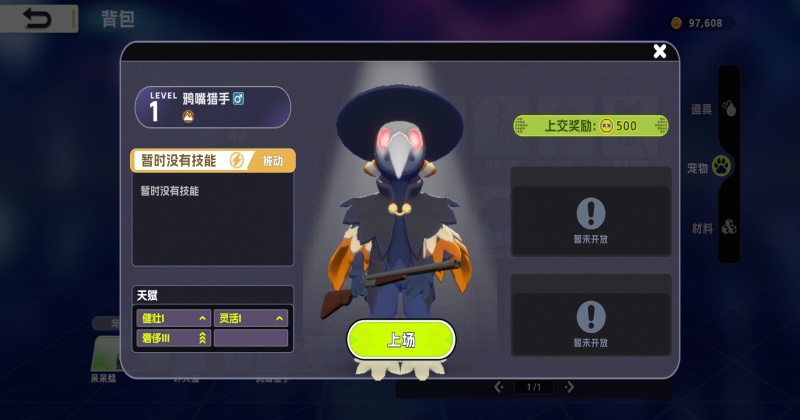Screen dimensions: 800x420
Task: Select the 宠物 pets tab
Action: [x=712, y=167]
